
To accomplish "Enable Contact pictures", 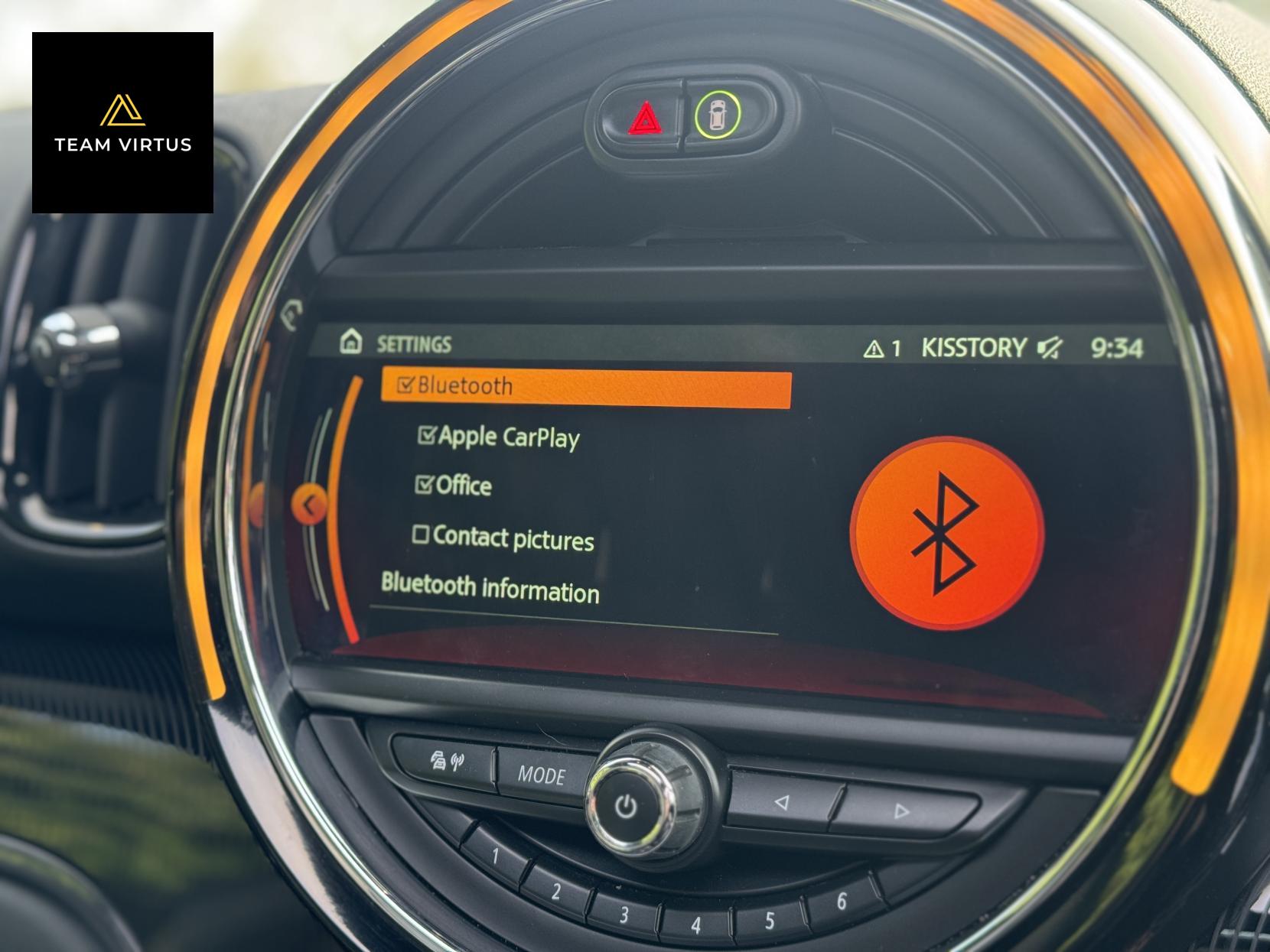I will tap(421, 534).
